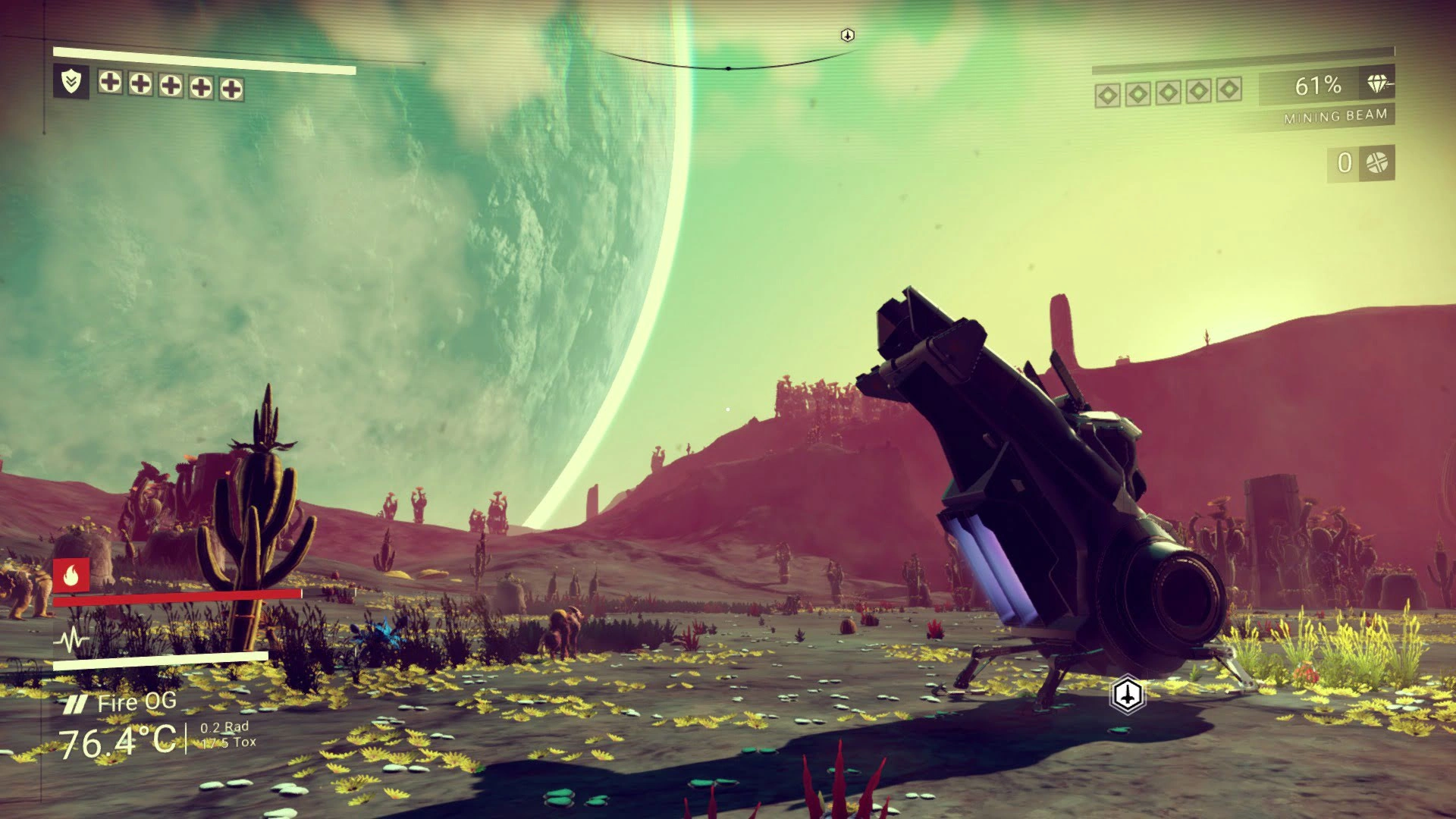Select the Fire OG planet name
The height and width of the screenshot is (819, 1456).
136,703
